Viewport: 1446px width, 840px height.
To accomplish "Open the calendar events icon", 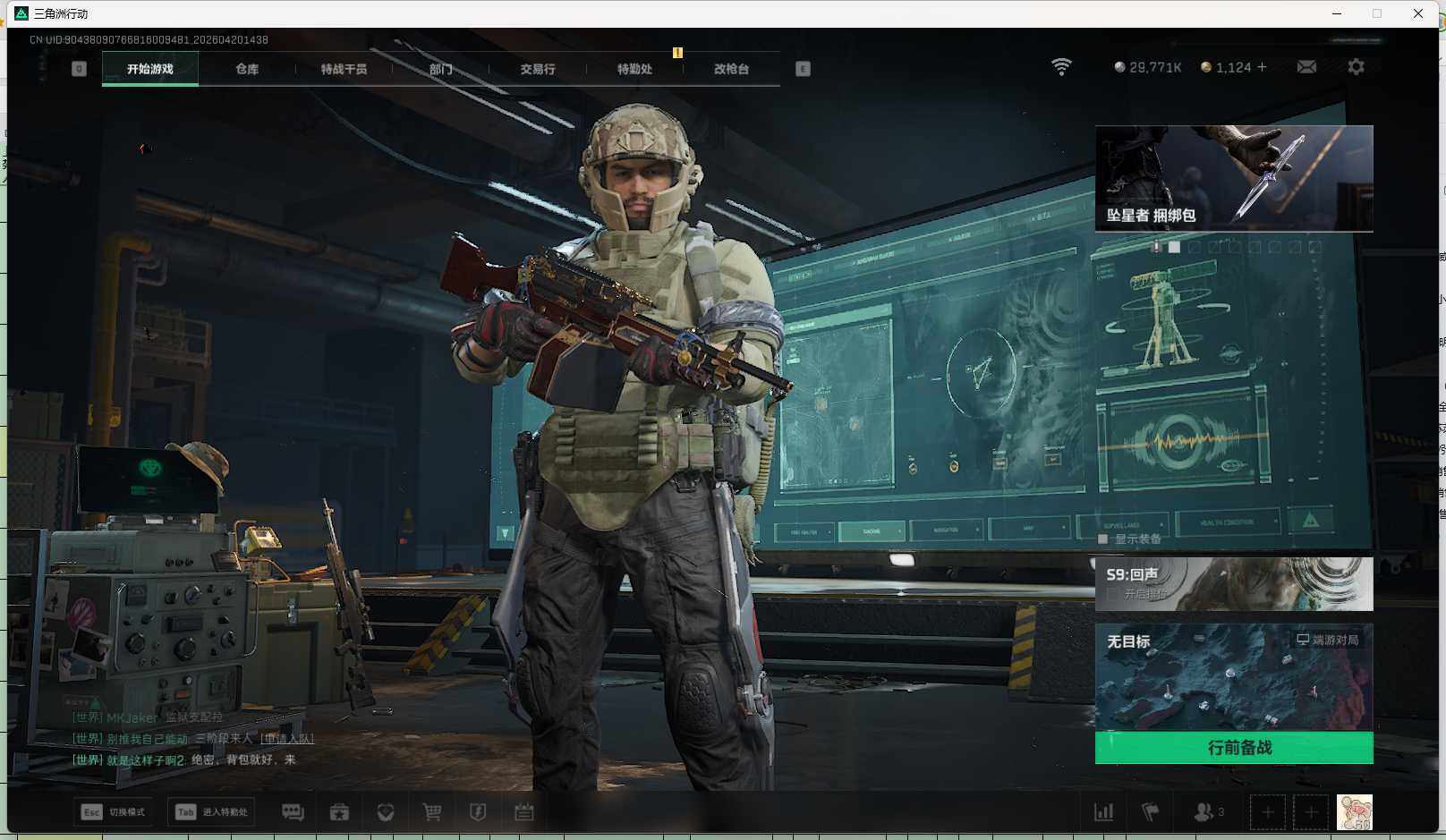I will click(524, 812).
